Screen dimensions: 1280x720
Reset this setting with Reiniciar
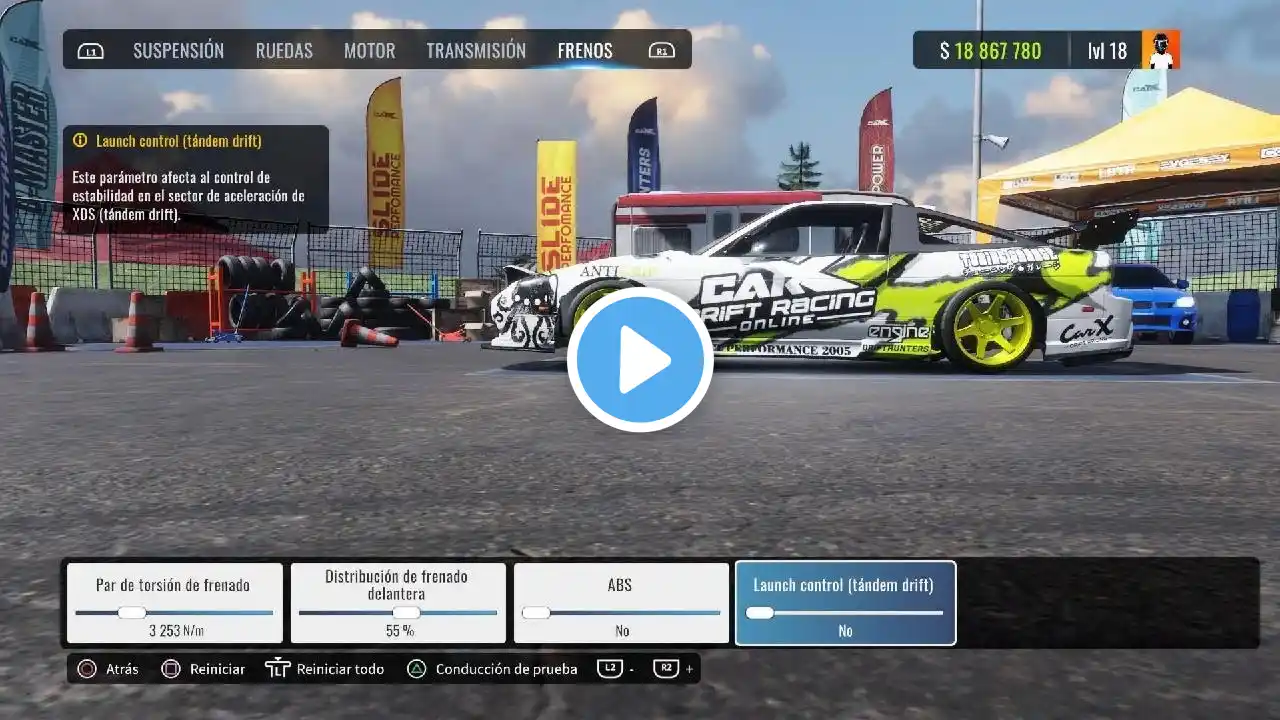(x=203, y=669)
